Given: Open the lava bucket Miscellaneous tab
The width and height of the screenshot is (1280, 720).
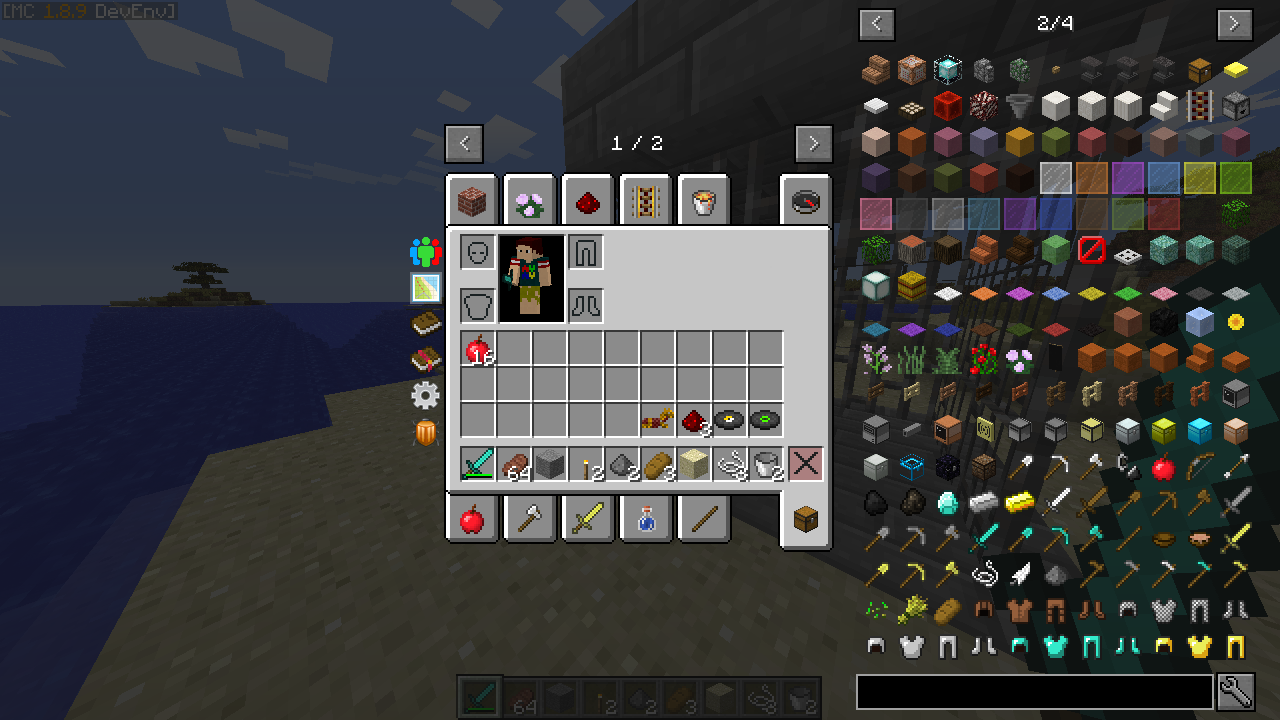Looking at the screenshot, I should 704,203.
